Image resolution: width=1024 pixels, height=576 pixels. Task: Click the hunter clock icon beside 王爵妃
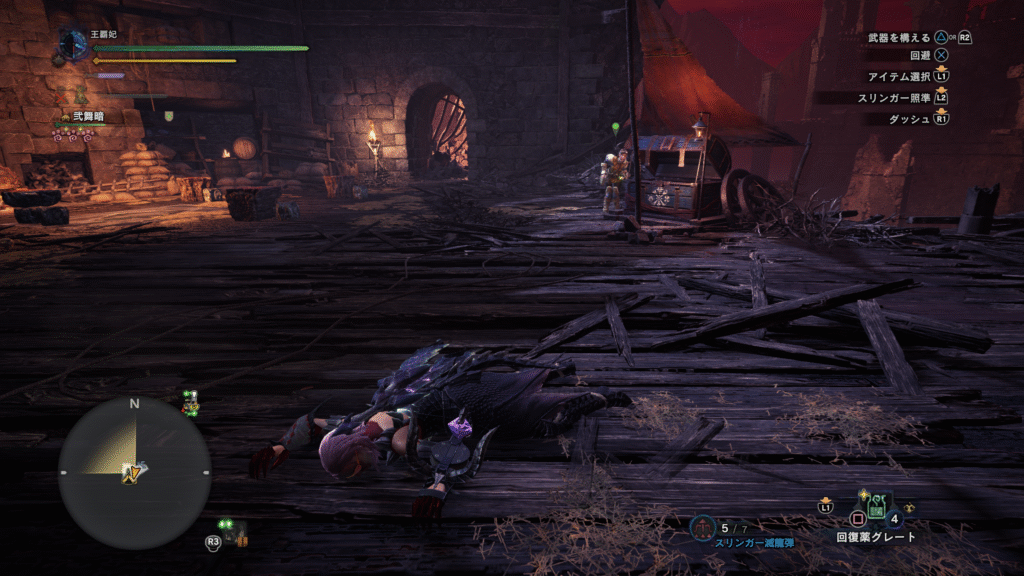[72, 45]
